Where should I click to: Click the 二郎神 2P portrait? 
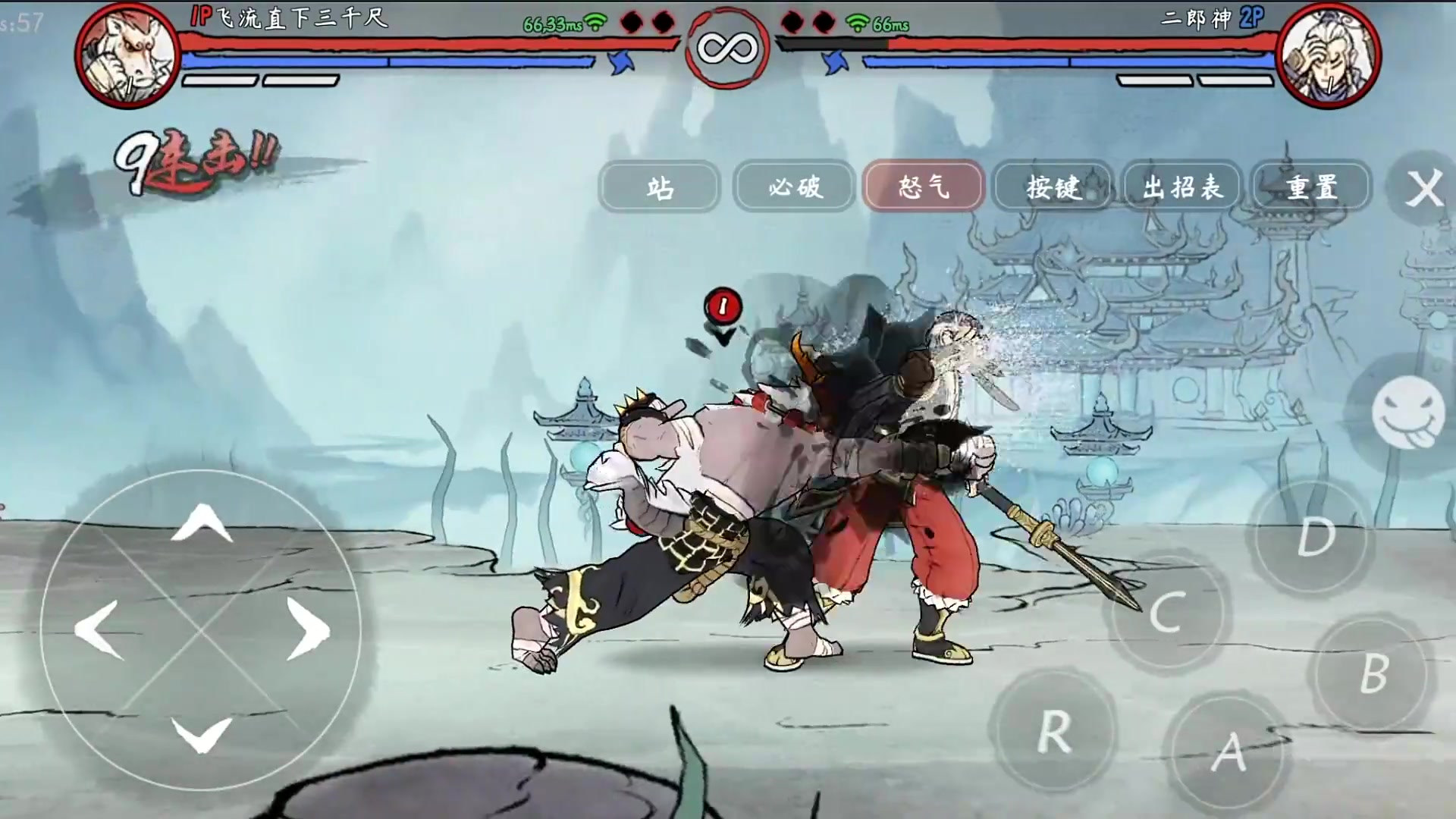(x=1328, y=56)
